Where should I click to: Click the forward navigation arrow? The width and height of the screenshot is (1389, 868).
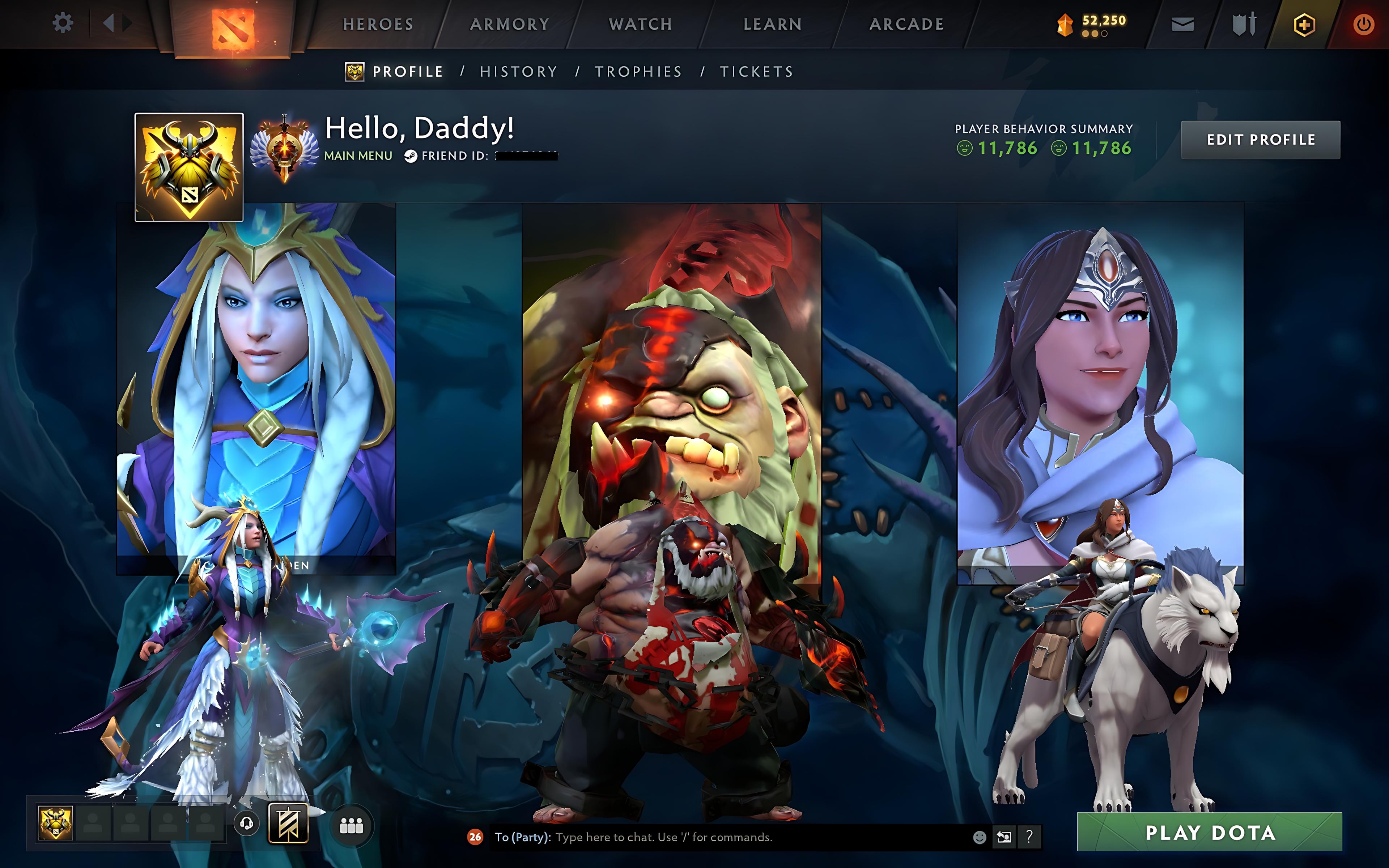(x=127, y=23)
